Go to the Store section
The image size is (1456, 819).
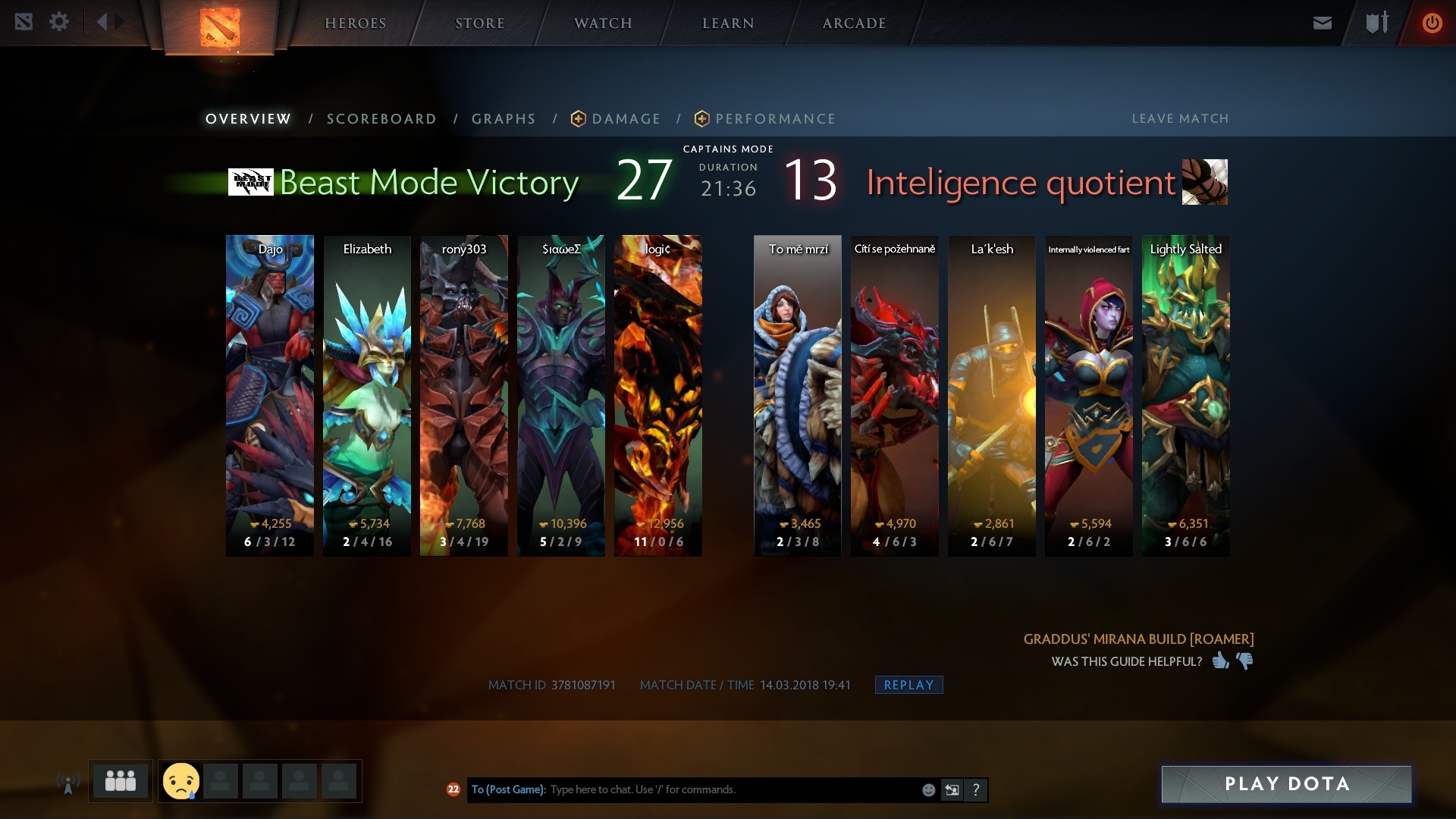(x=479, y=24)
